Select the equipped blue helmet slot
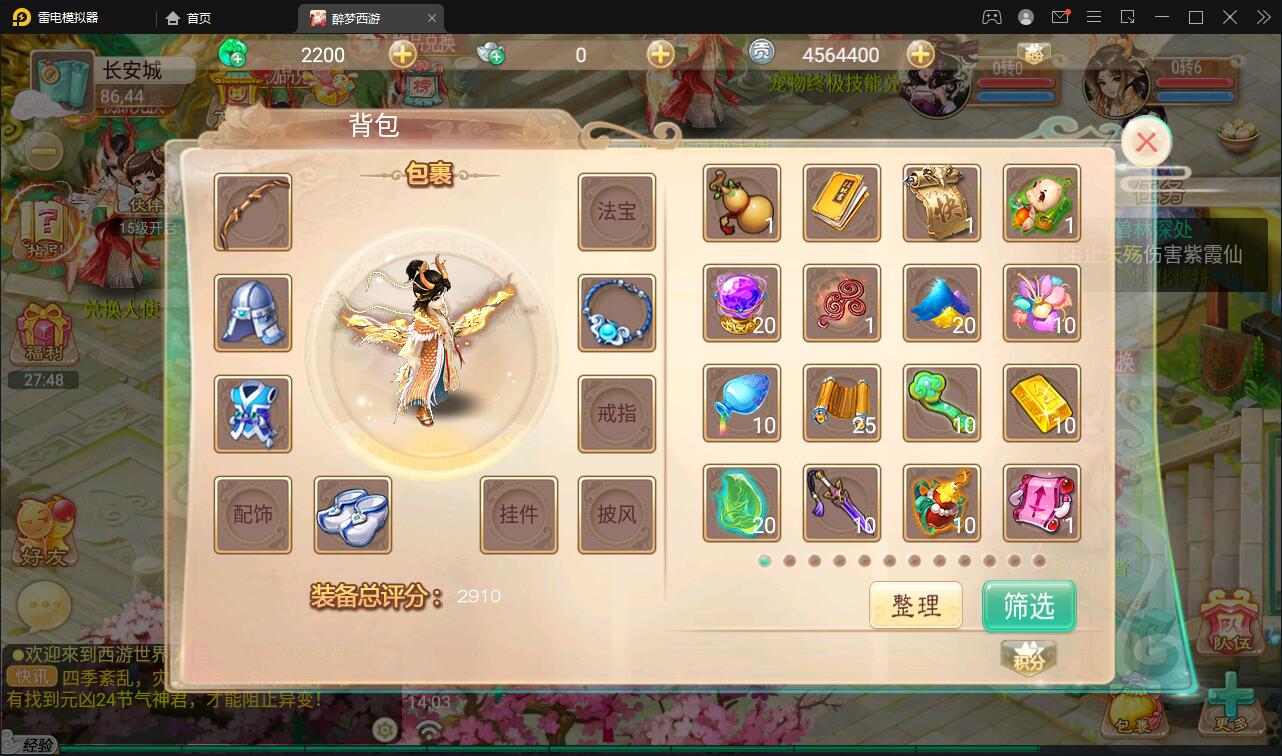The image size is (1282, 756). coord(253,313)
